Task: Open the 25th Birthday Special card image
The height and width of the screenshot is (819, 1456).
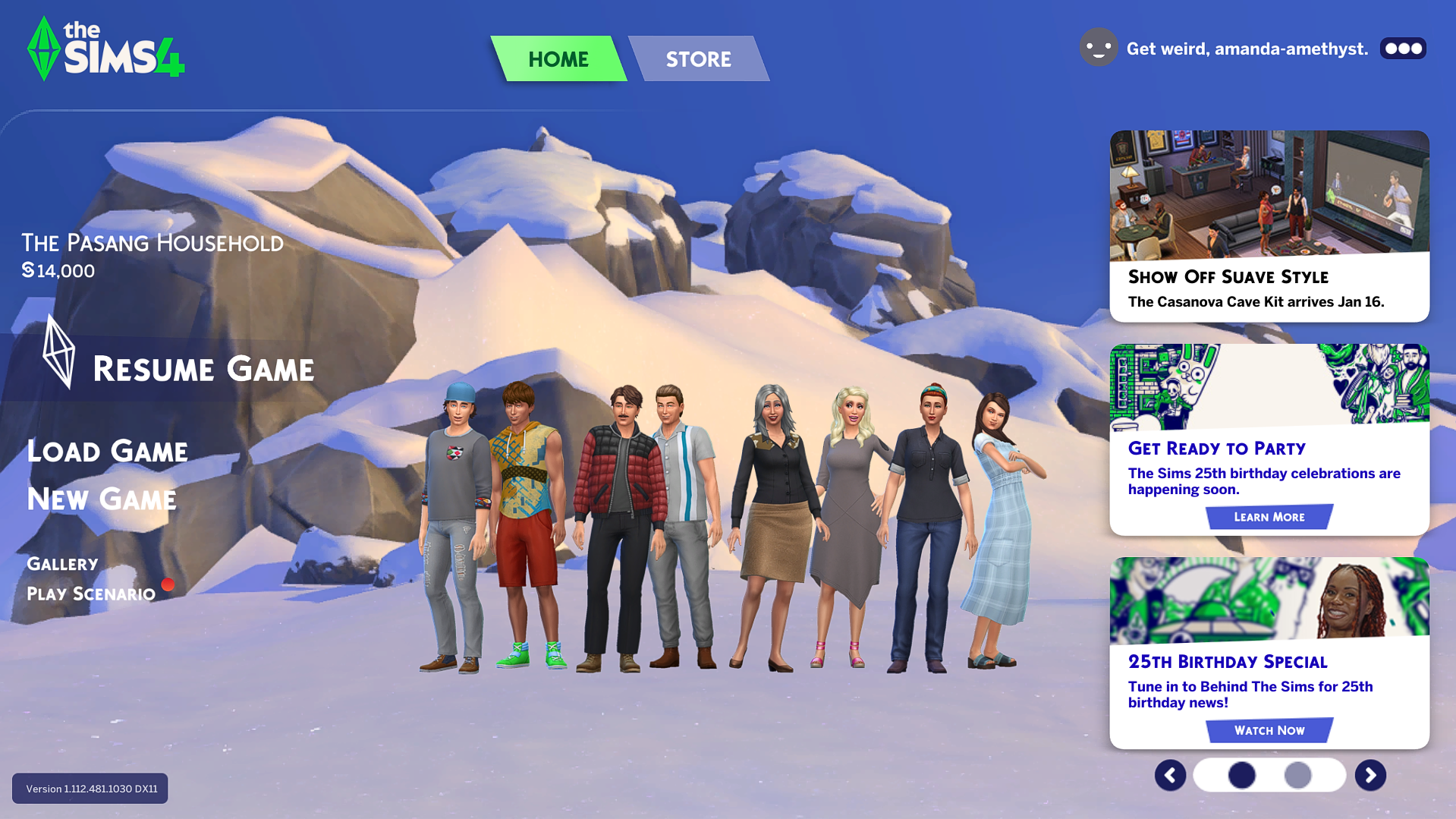Action: coord(1269,600)
